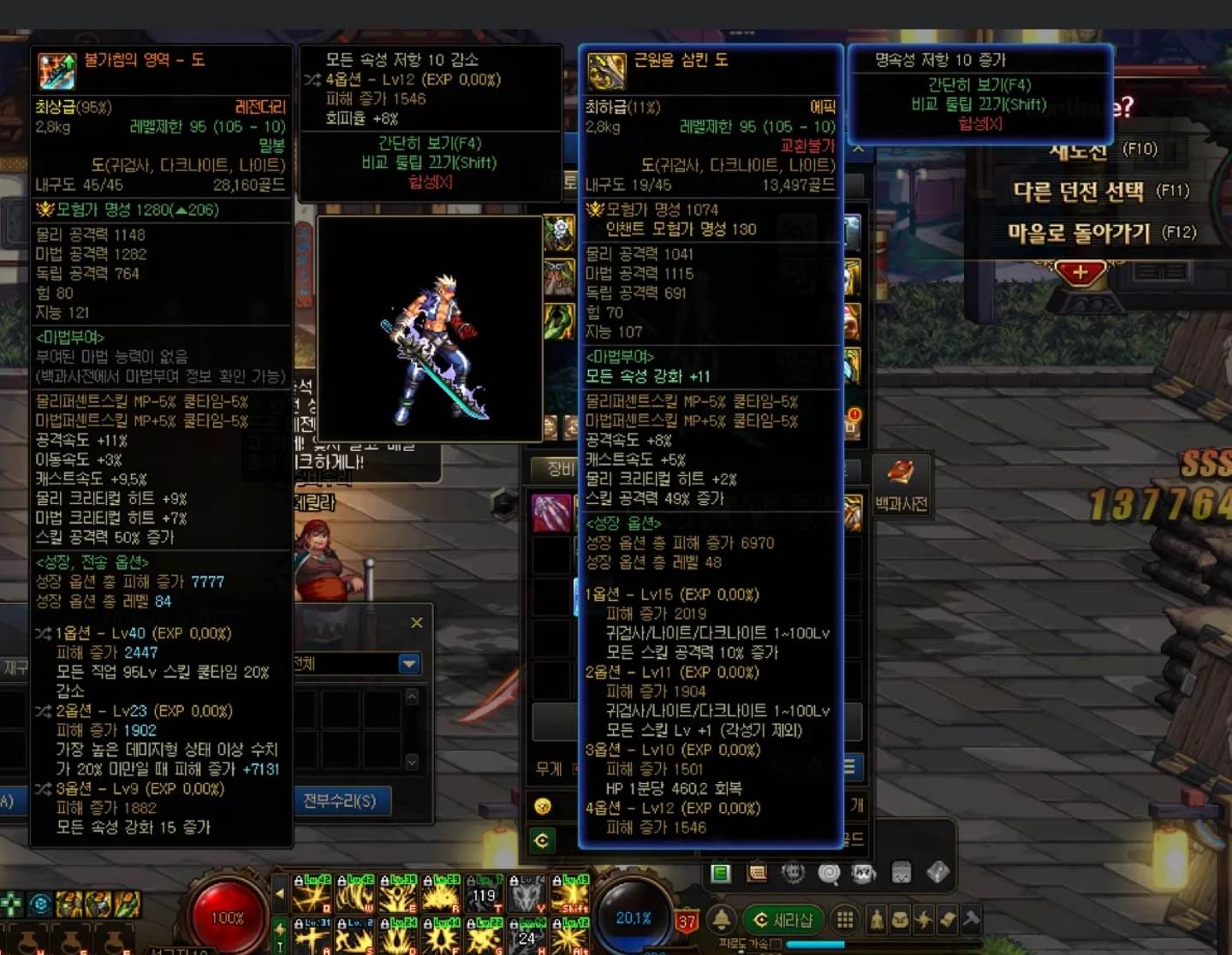Image resolution: width=1232 pixels, height=955 pixels.
Task: Click the 전부수리(S) repair-all button
Action: [x=340, y=801]
